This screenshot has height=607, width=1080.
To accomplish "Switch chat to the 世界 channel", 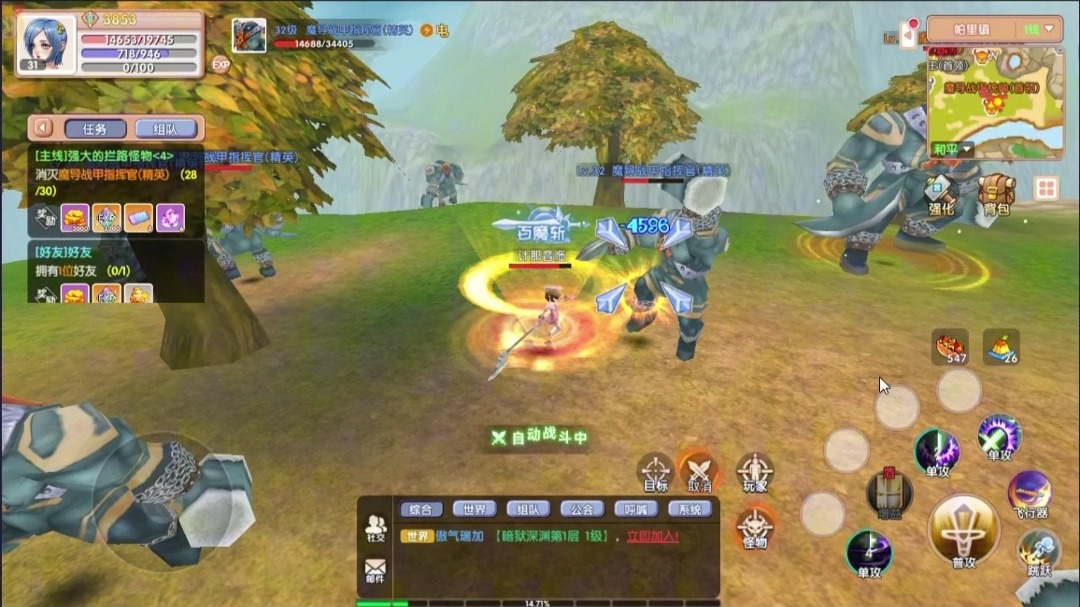I will (x=474, y=509).
